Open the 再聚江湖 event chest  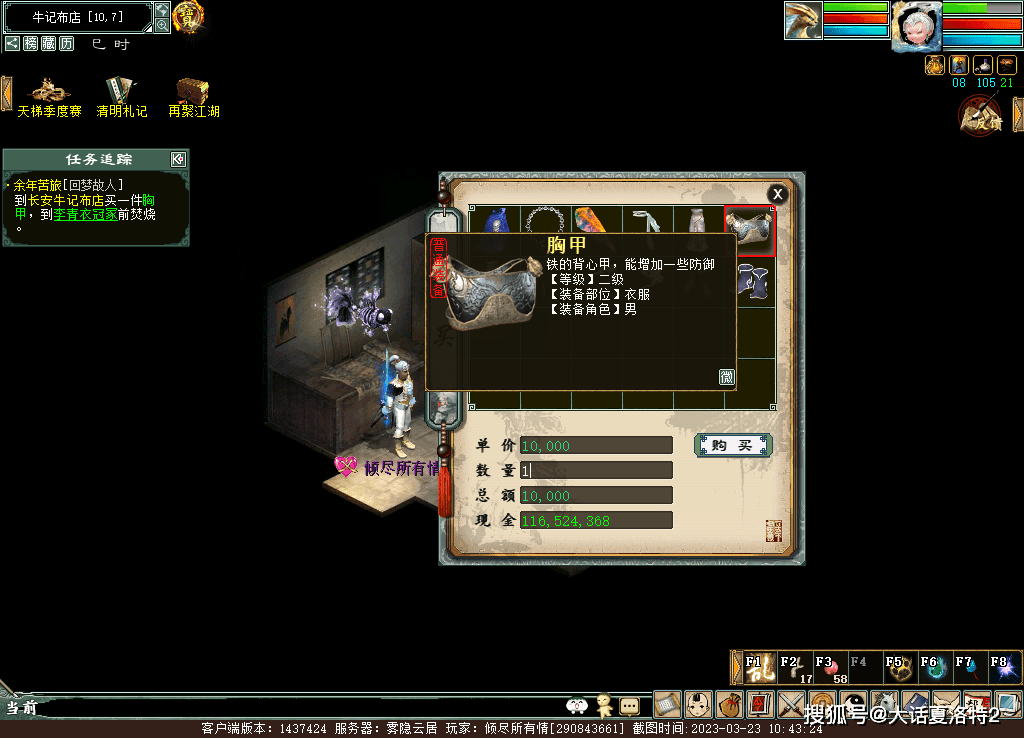click(193, 97)
